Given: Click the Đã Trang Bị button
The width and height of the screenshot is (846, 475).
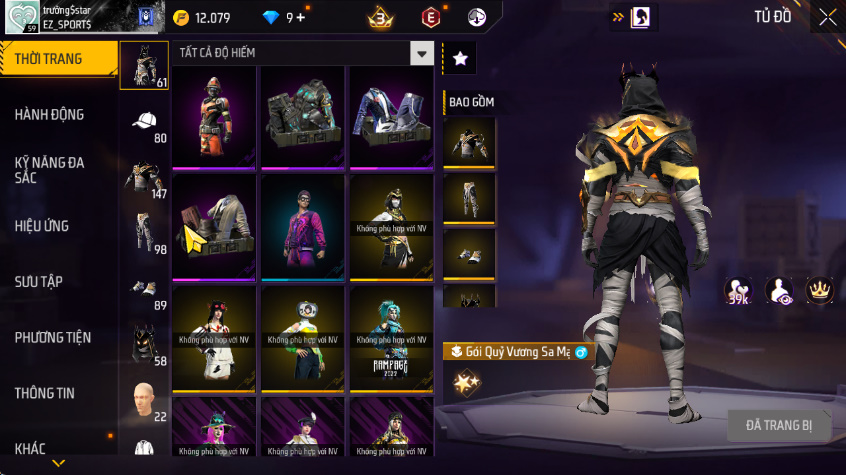Looking at the screenshot, I should [x=779, y=425].
